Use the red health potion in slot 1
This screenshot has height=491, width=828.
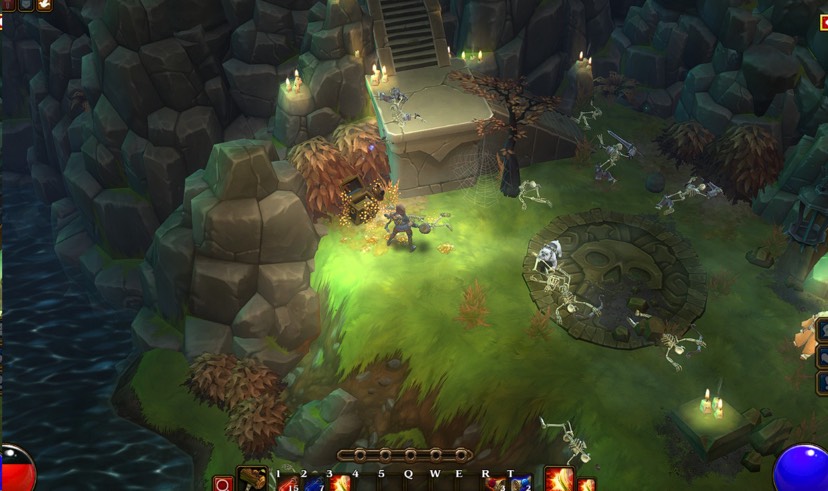289,484
